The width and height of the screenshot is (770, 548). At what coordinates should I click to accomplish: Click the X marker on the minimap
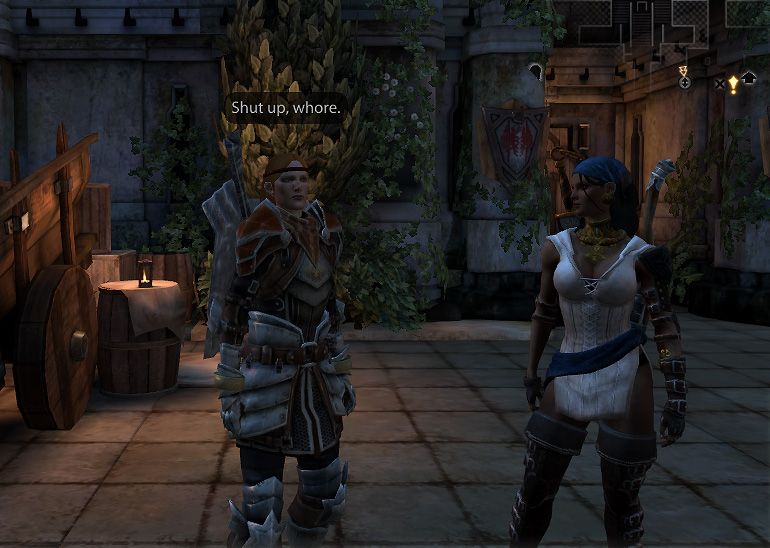(719, 84)
